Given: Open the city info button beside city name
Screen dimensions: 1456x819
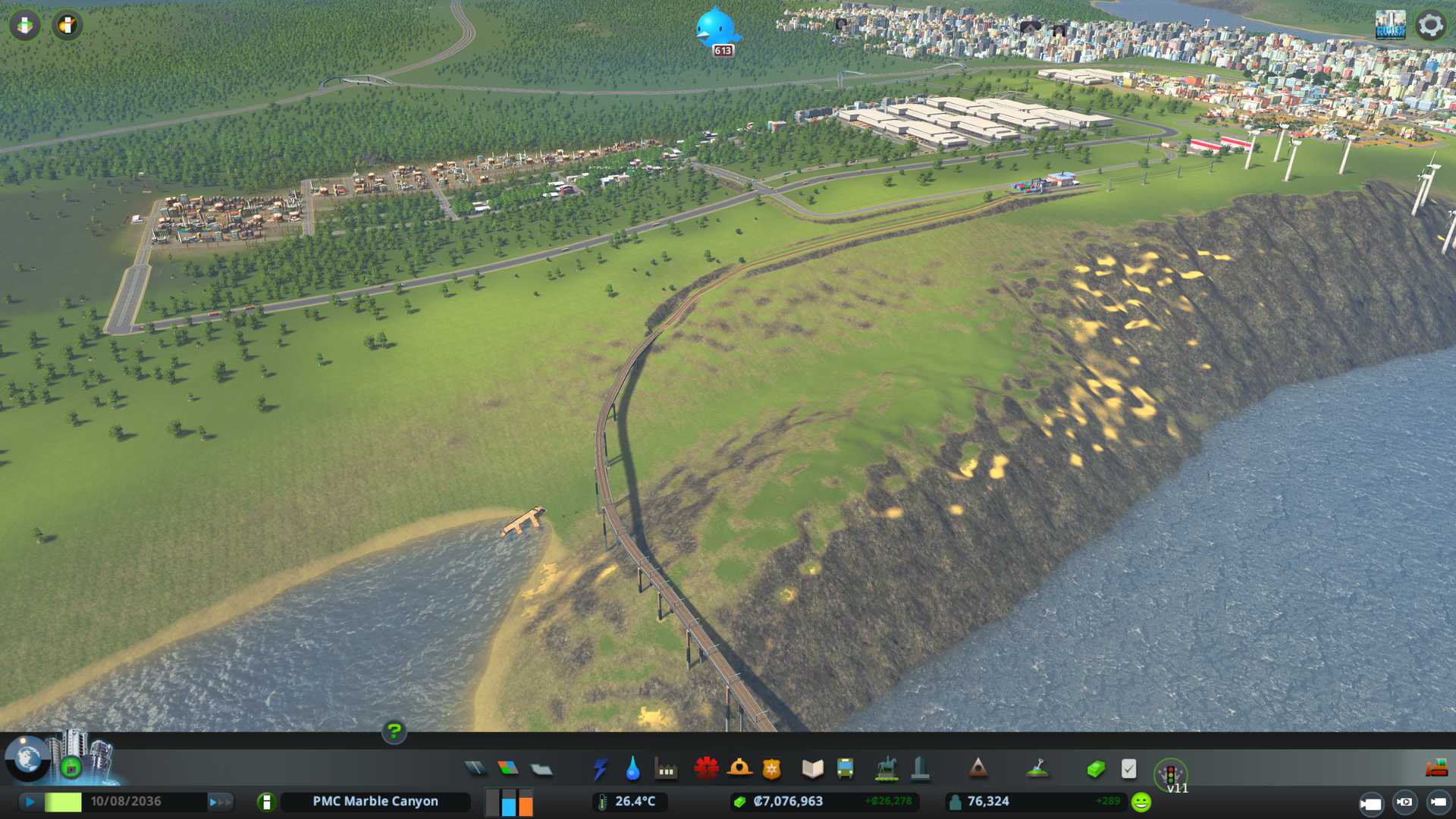Looking at the screenshot, I should point(266,802).
